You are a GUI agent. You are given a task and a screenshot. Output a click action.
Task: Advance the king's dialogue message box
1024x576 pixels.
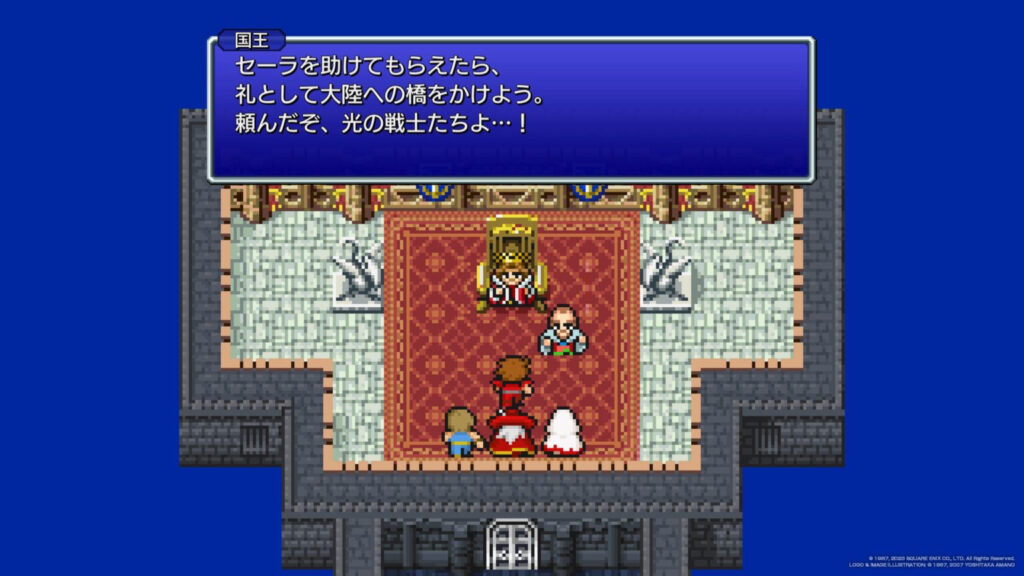510,110
